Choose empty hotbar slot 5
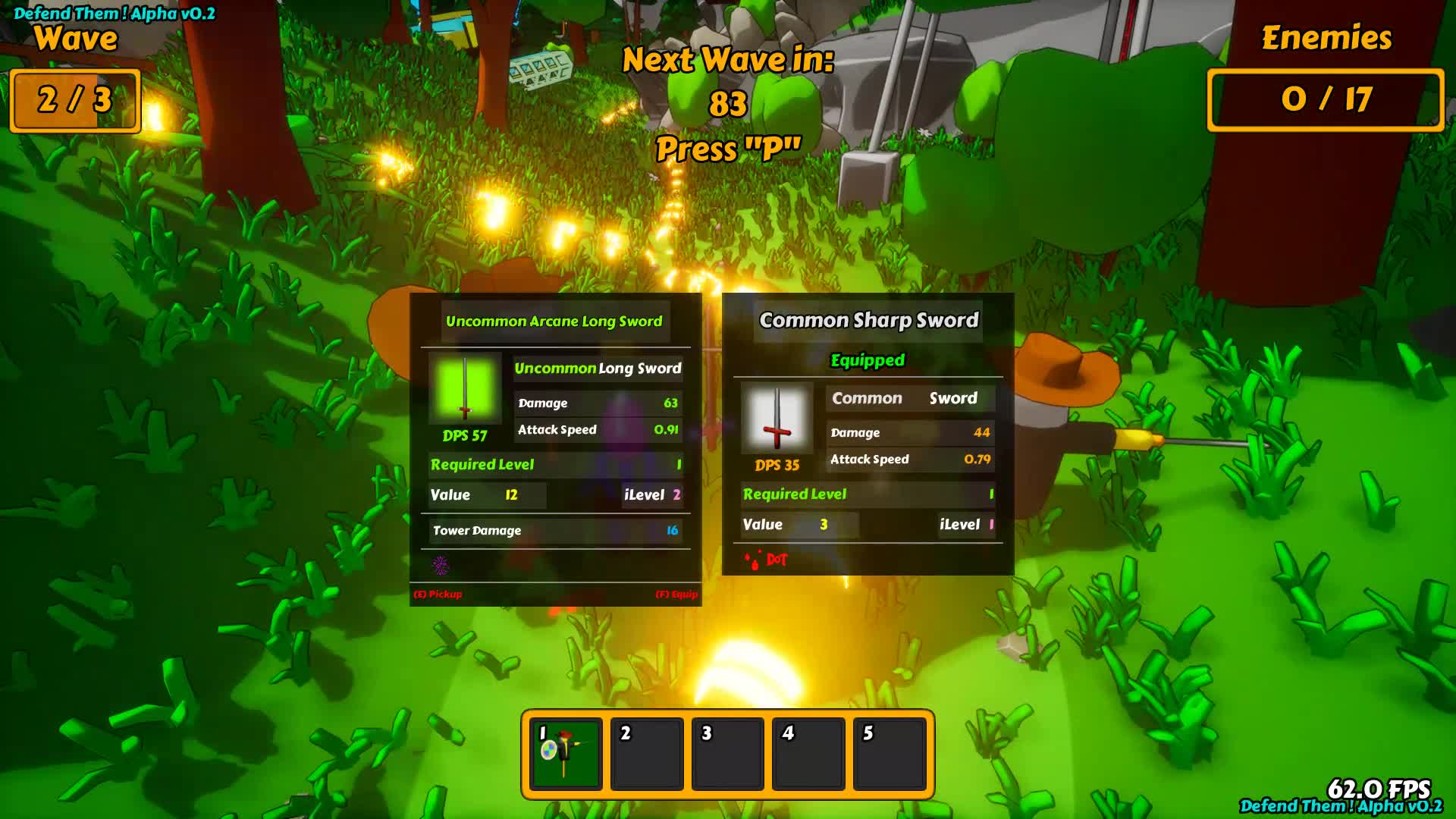The image size is (1456, 819). tap(890, 754)
